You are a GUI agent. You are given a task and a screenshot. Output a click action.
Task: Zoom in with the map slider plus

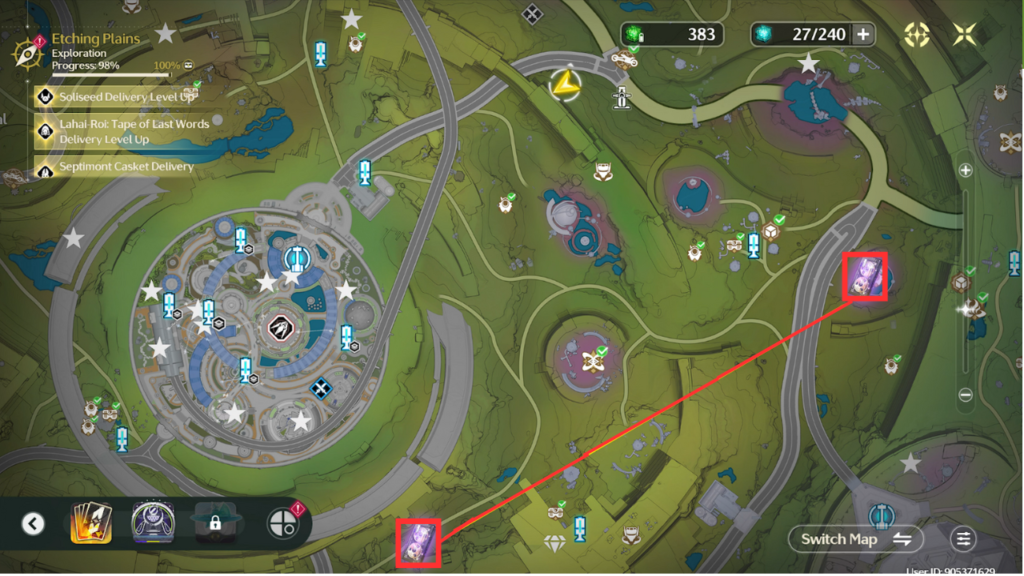click(x=966, y=171)
